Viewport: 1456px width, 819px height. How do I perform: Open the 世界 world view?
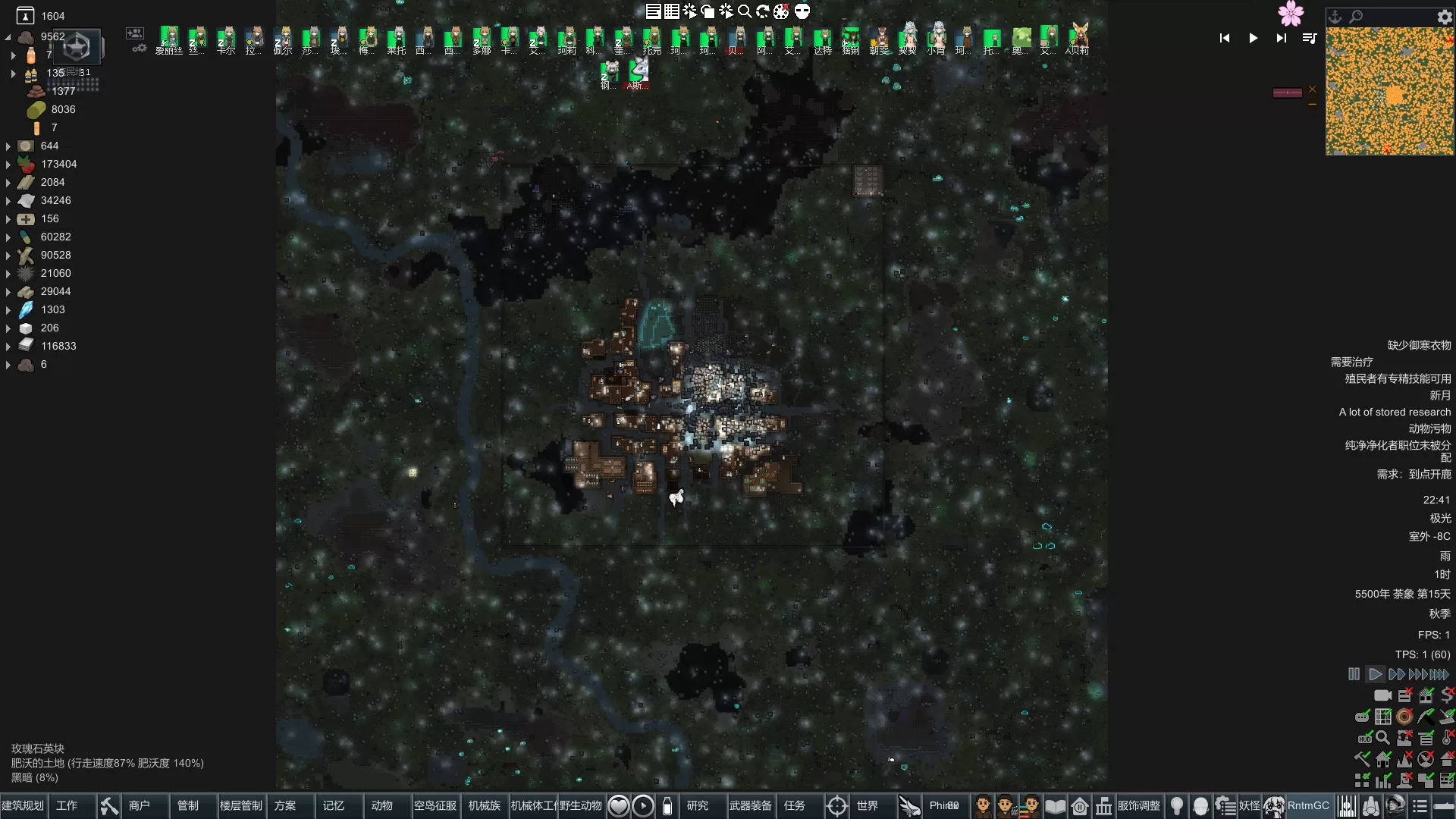[867, 805]
